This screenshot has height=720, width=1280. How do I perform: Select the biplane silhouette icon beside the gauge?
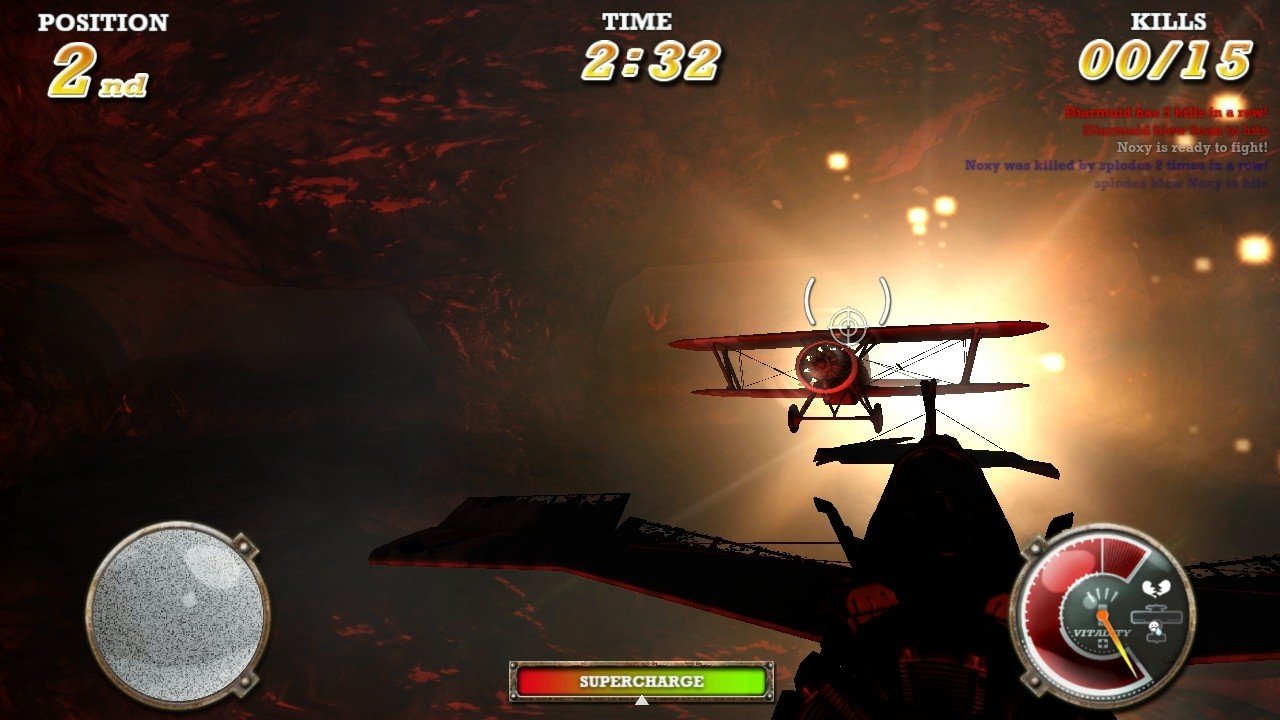[1156, 616]
